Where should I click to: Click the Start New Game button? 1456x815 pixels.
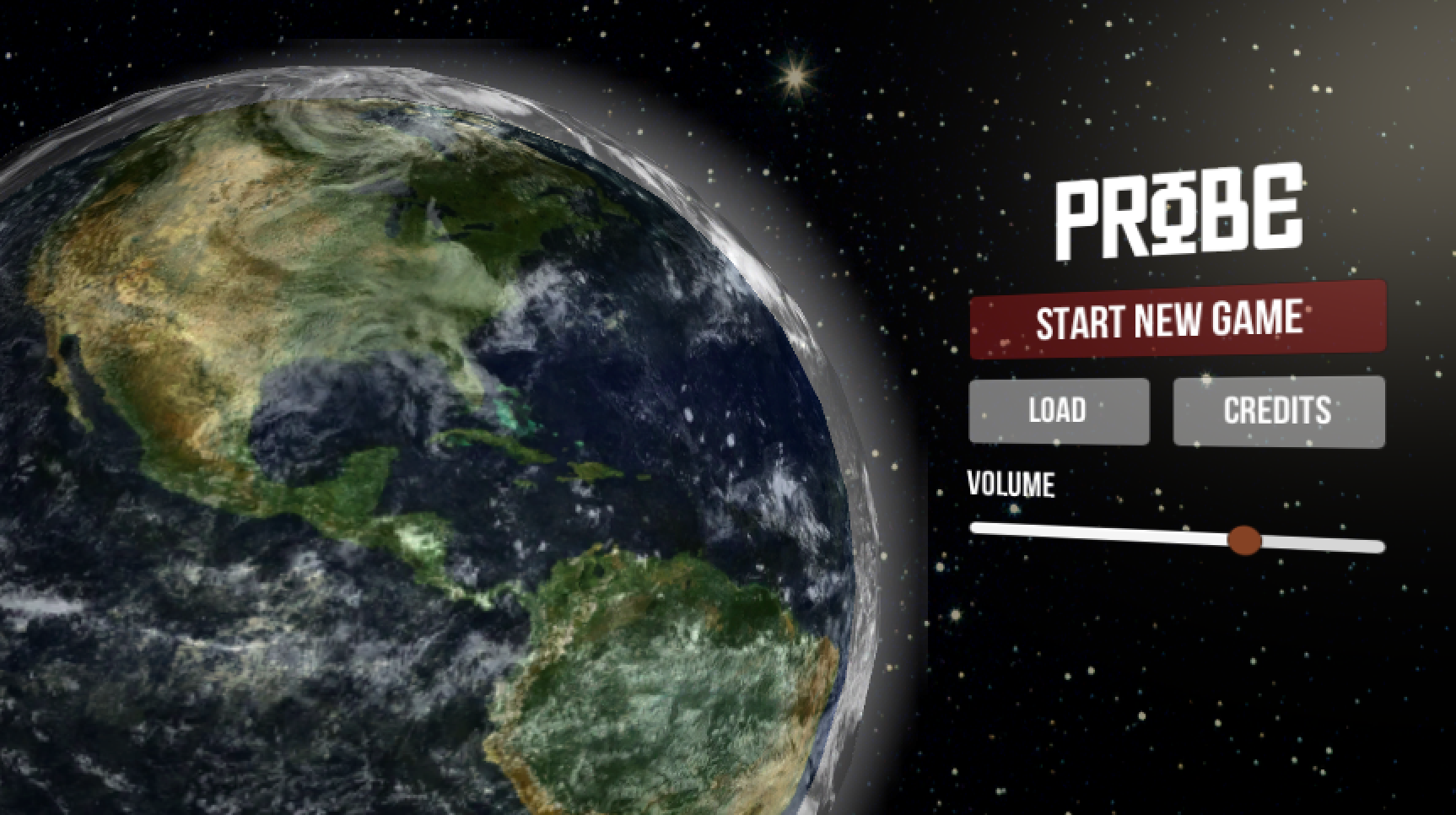(x=1177, y=320)
